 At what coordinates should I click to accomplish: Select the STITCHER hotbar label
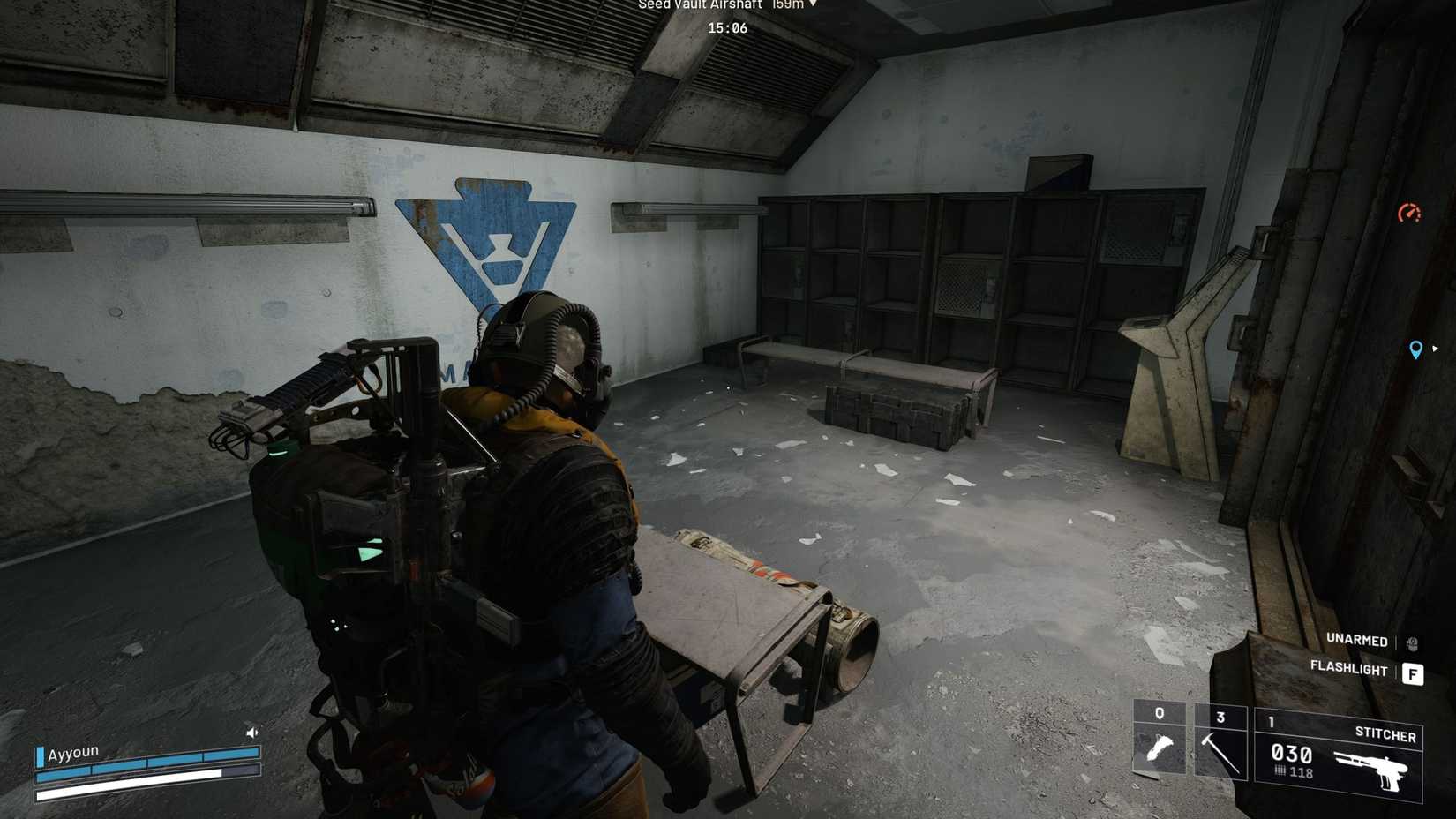(1385, 735)
